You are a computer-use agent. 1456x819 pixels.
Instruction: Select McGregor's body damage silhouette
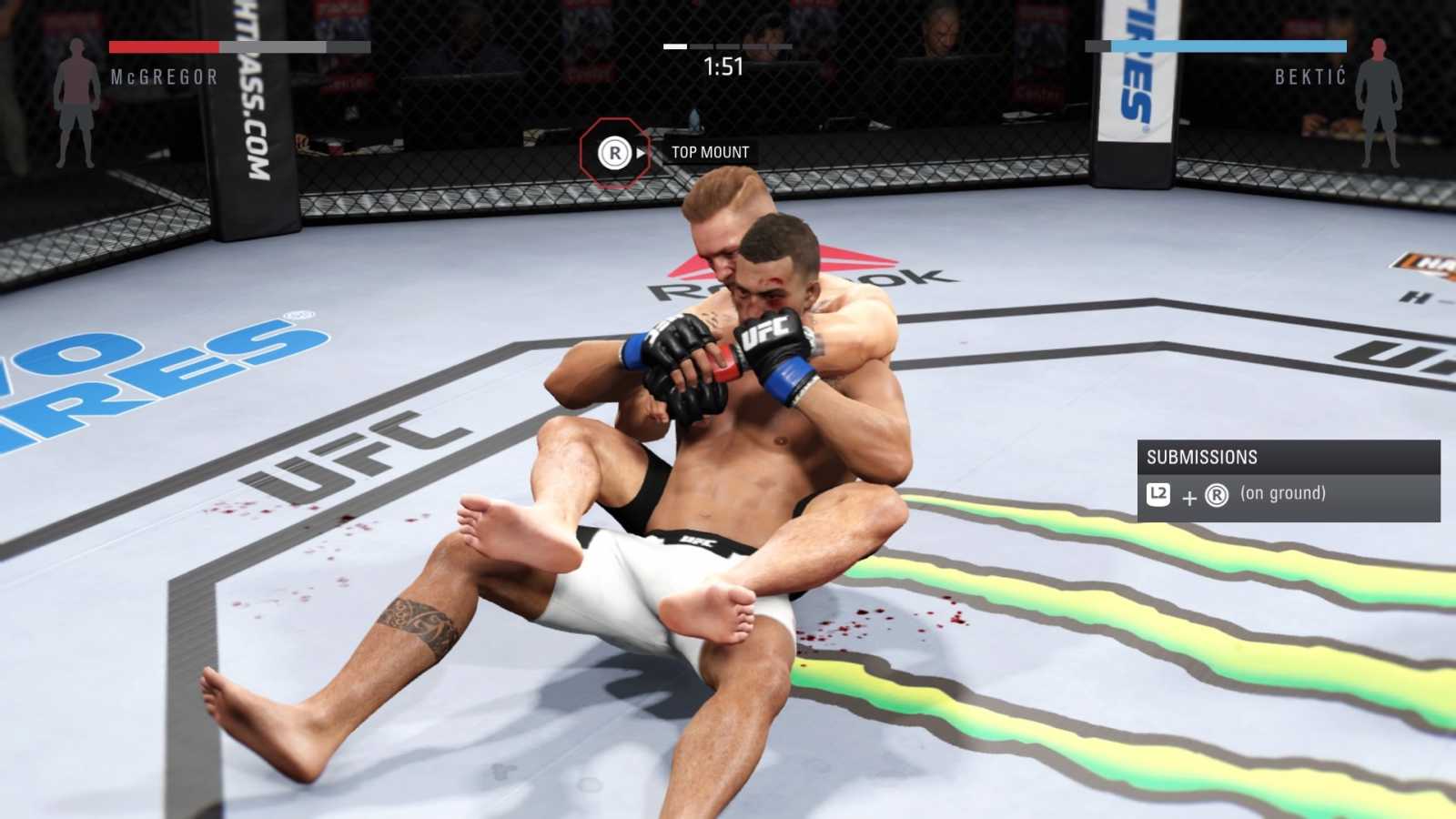click(x=76, y=103)
